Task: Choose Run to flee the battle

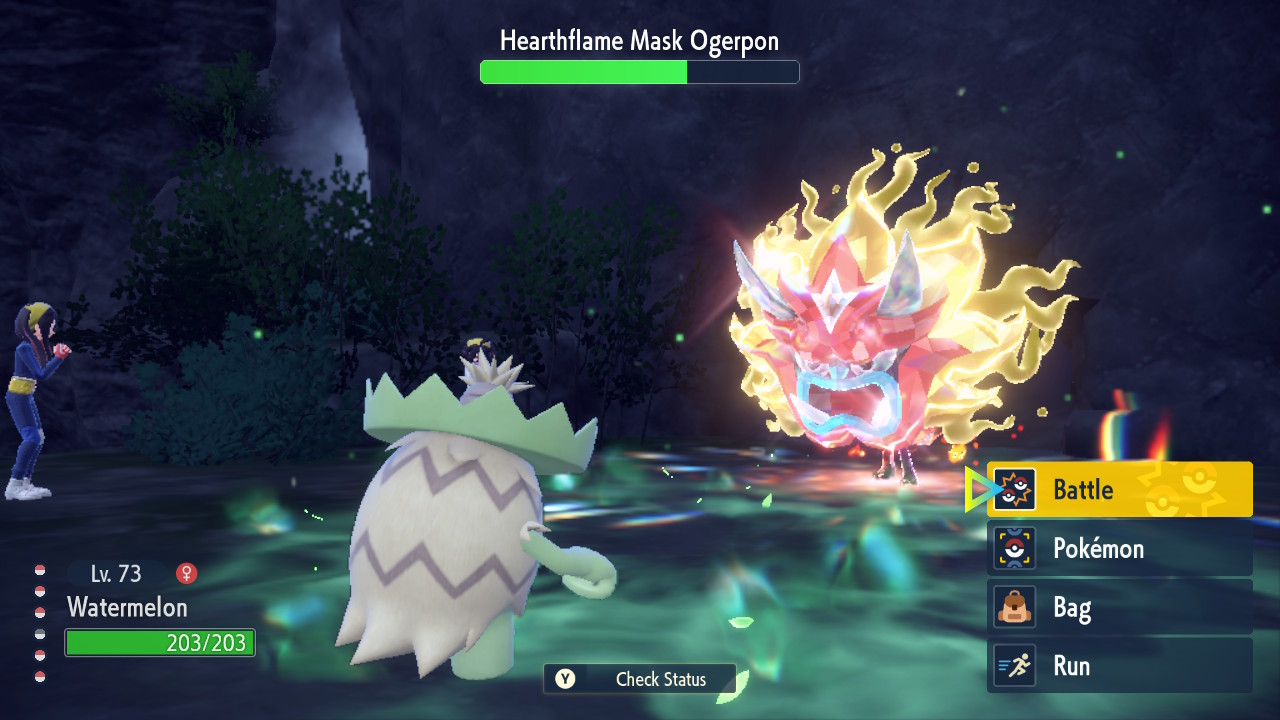Action: coord(1119,666)
